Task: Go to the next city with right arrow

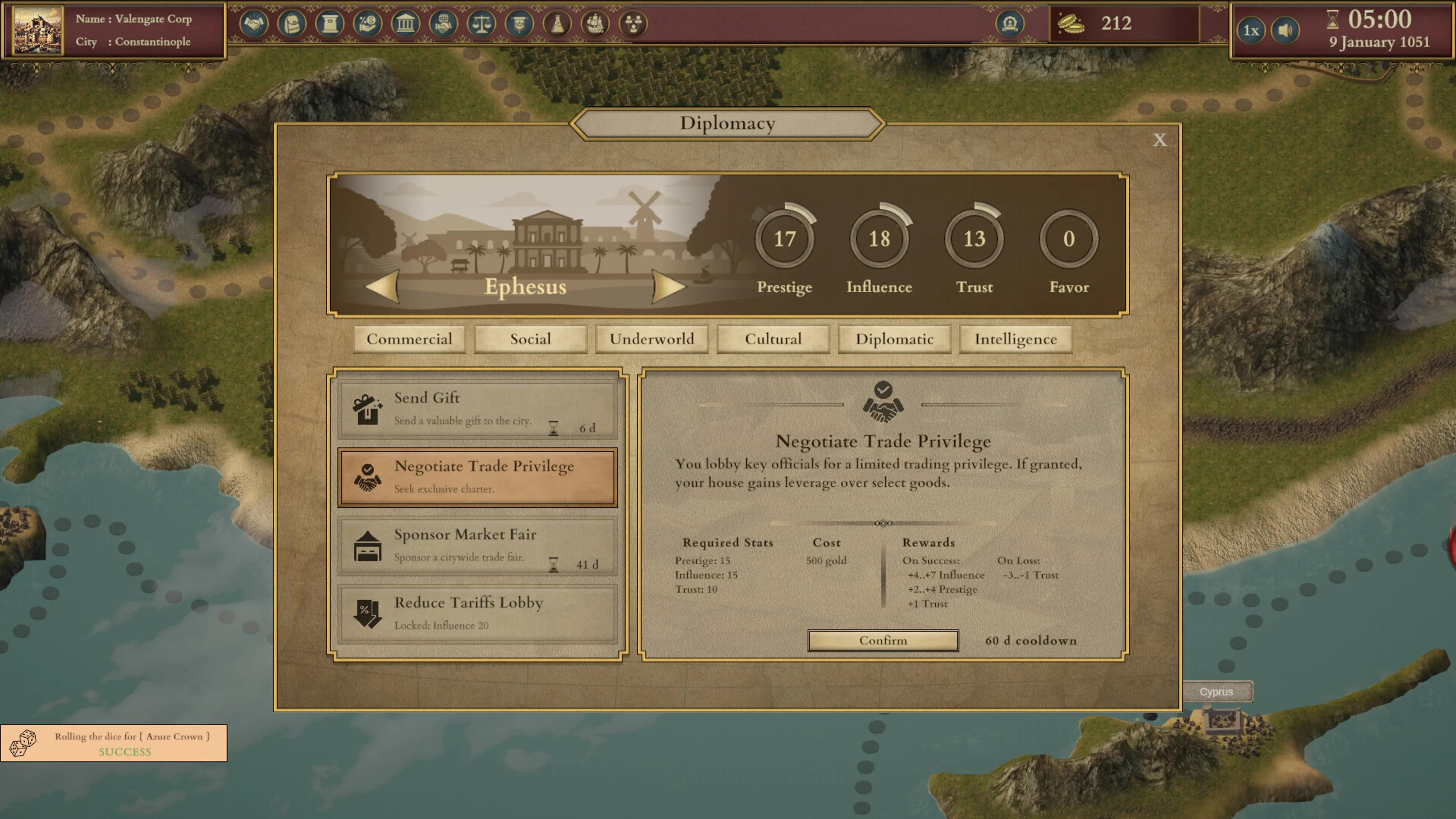Action: [668, 286]
